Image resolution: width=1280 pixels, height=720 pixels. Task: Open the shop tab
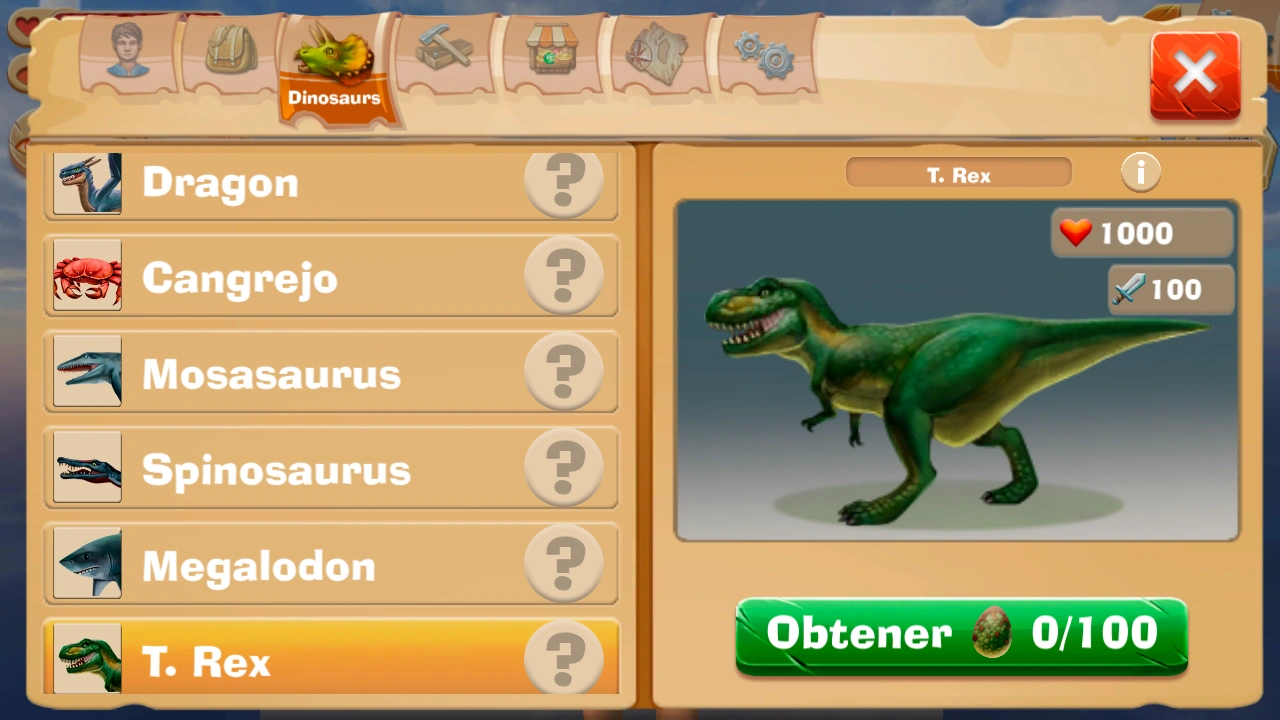(553, 50)
